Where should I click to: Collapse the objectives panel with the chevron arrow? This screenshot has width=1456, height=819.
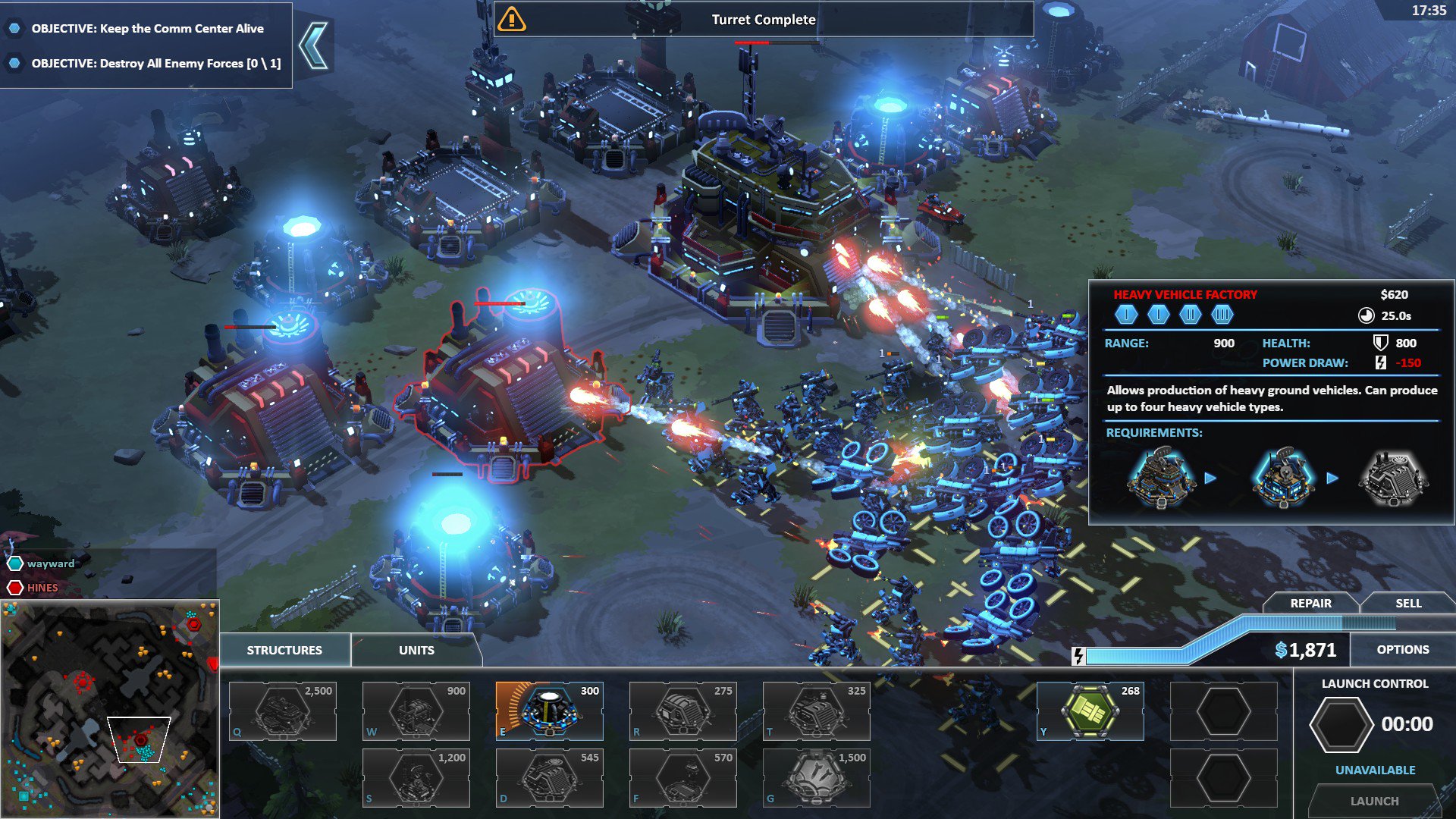click(x=314, y=44)
